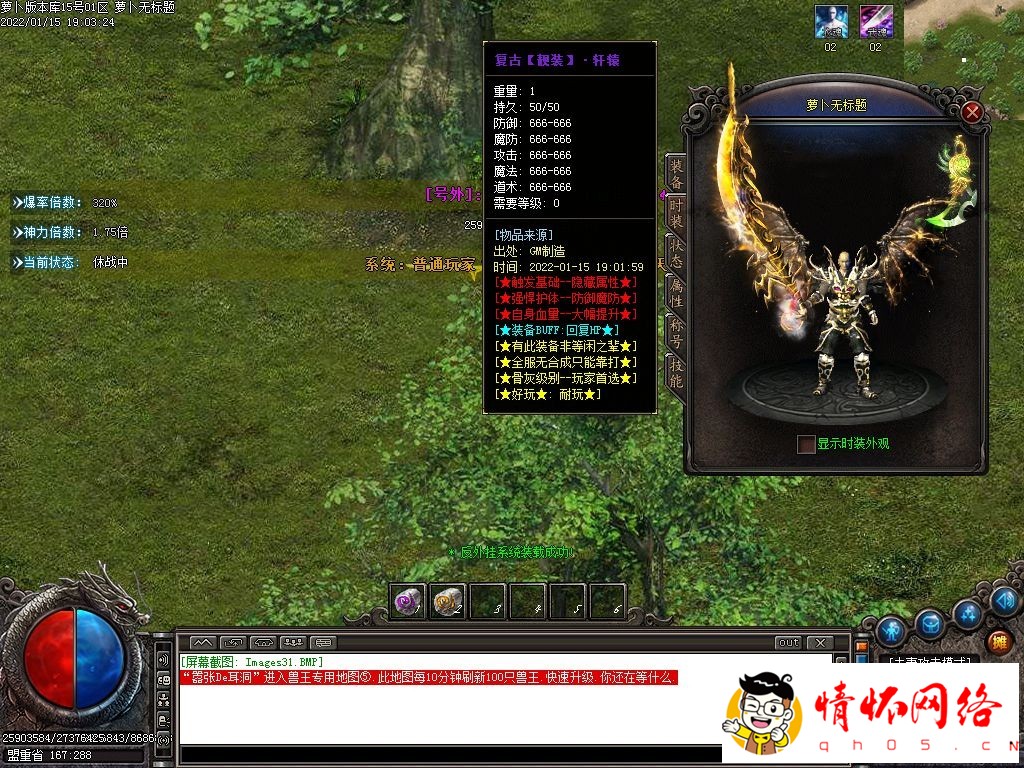Image resolution: width=1024 pixels, height=768 pixels.
Task: Click the chat window X button
Action: coord(819,642)
